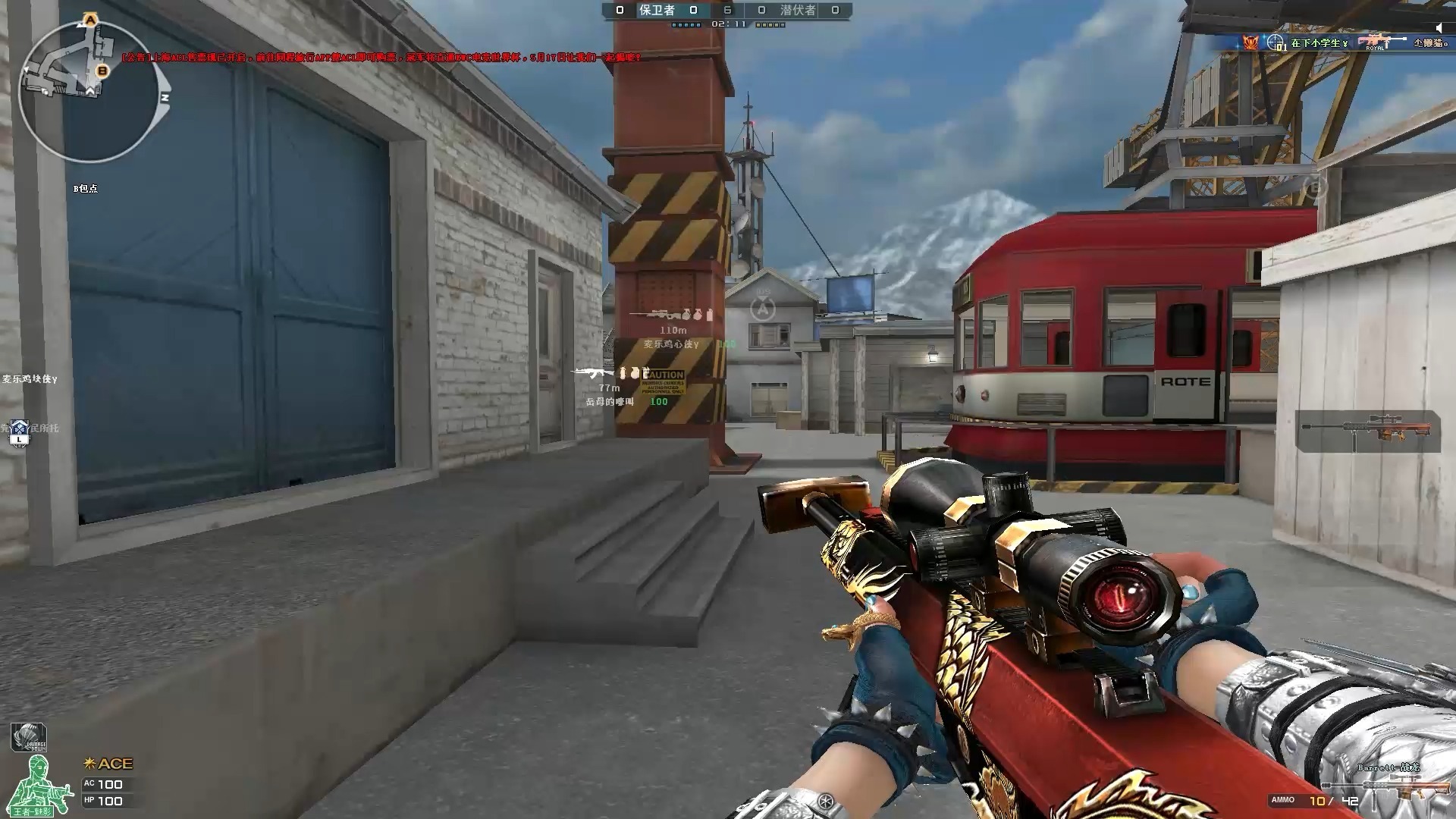Viewport: 1456px width, 819px height.
Task: Click the Royal rifle icon in the kill feed
Action: (1378, 42)
